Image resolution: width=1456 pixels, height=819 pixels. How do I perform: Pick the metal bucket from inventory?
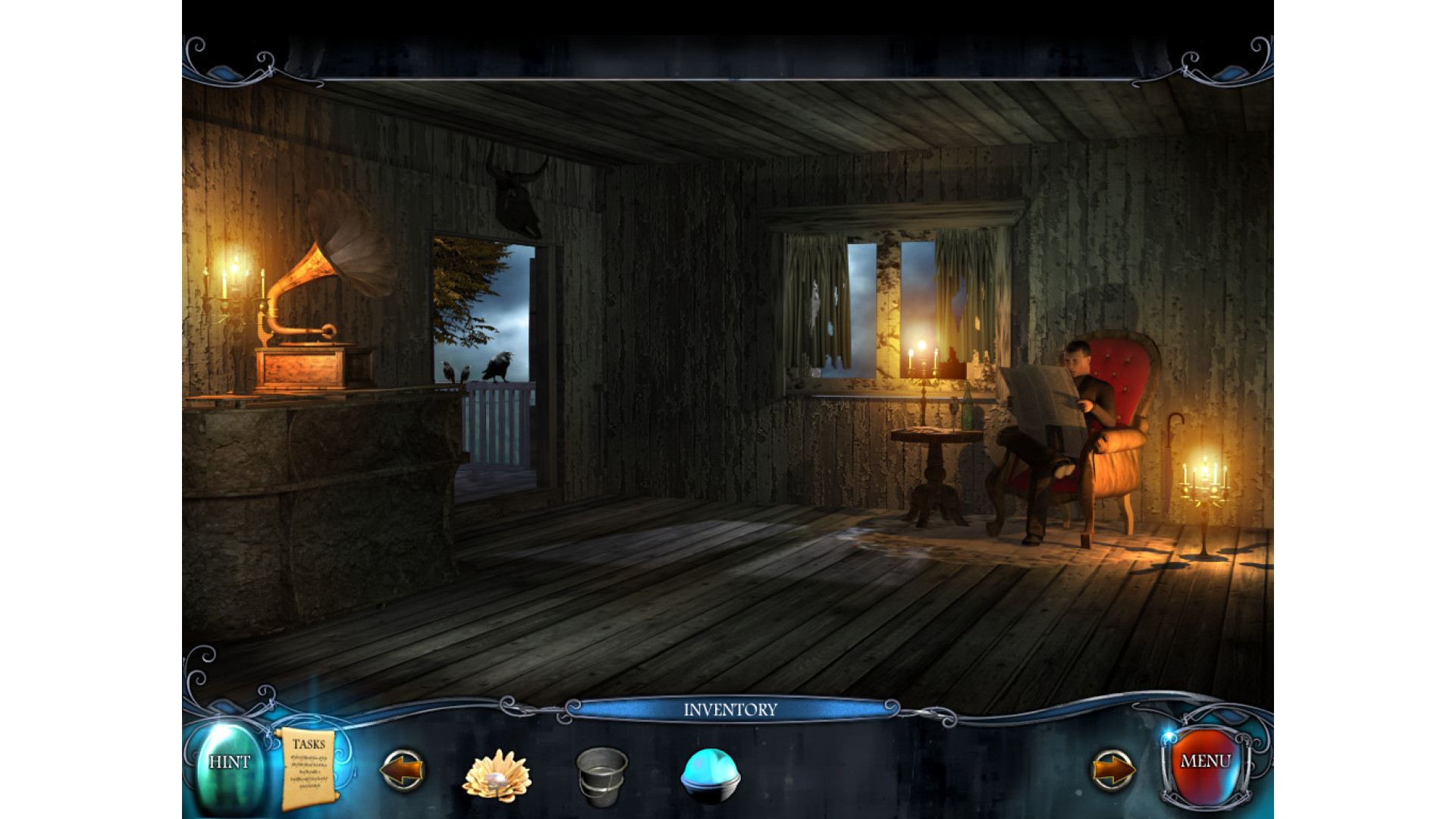[x=601, y=774]
